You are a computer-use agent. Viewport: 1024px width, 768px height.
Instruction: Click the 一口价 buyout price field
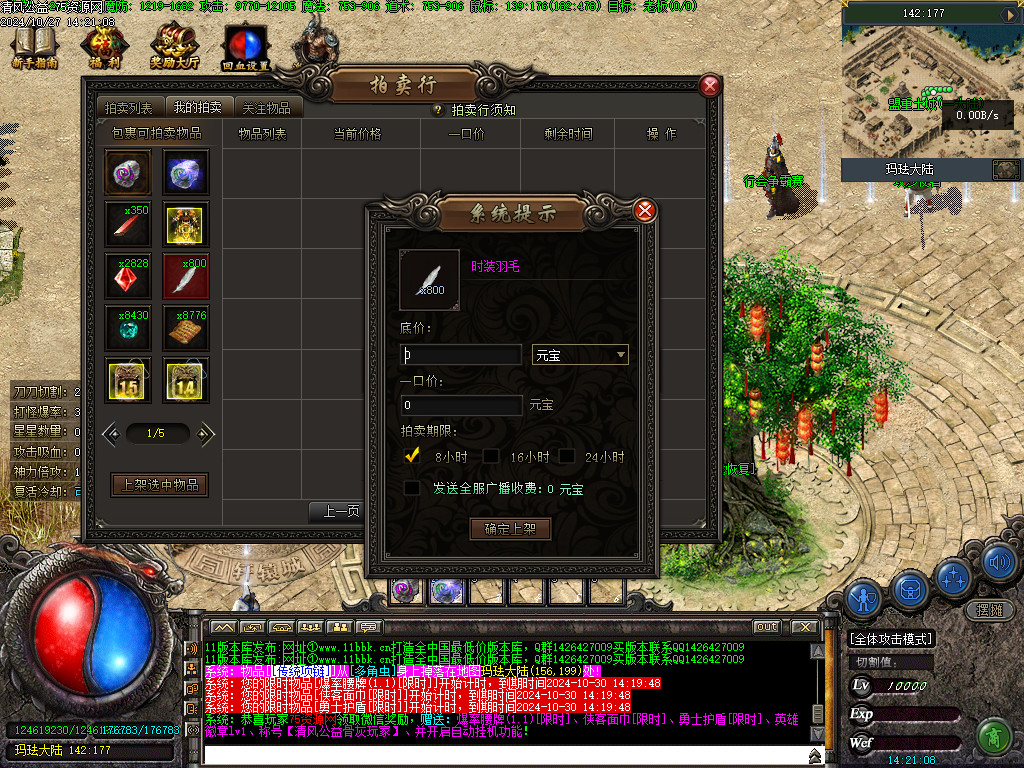point(461,405)
